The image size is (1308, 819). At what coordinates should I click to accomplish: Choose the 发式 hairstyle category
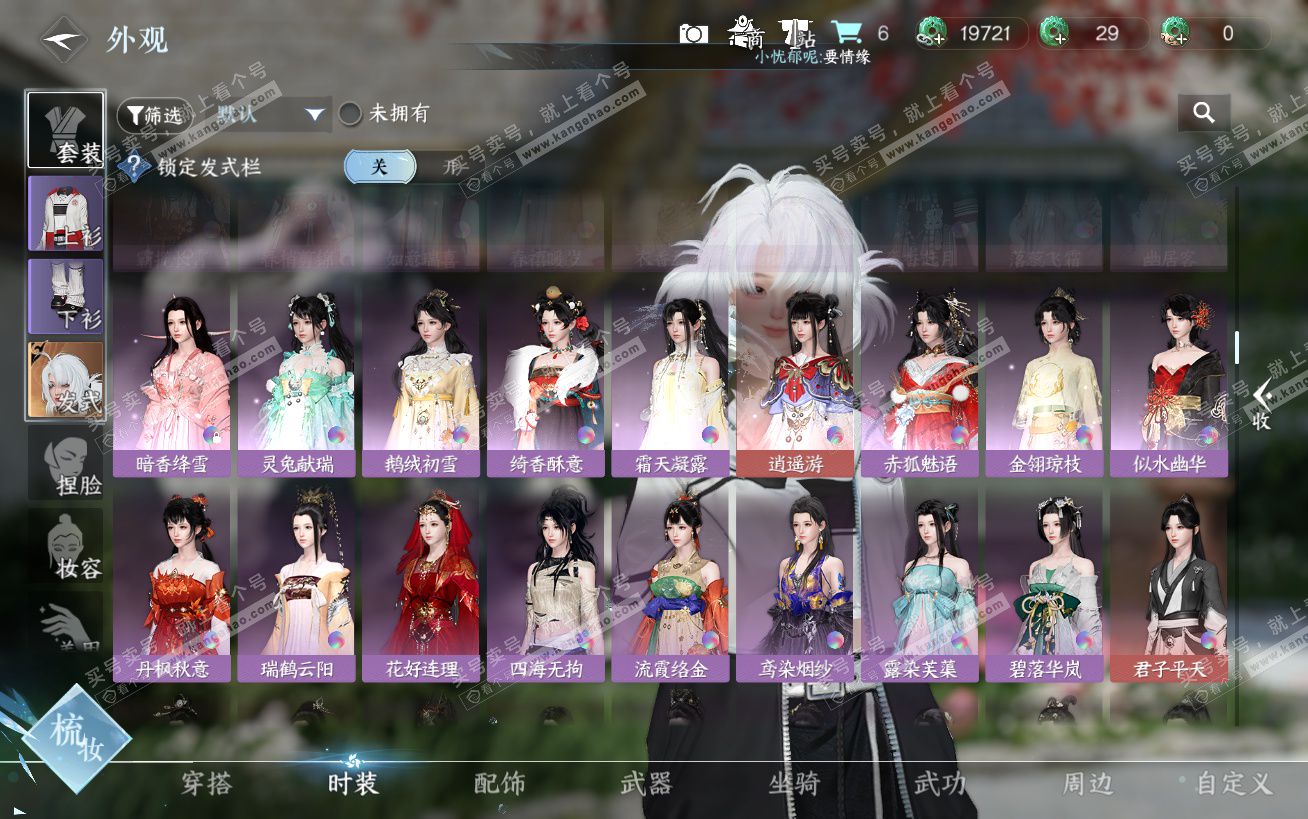(65, 380)
